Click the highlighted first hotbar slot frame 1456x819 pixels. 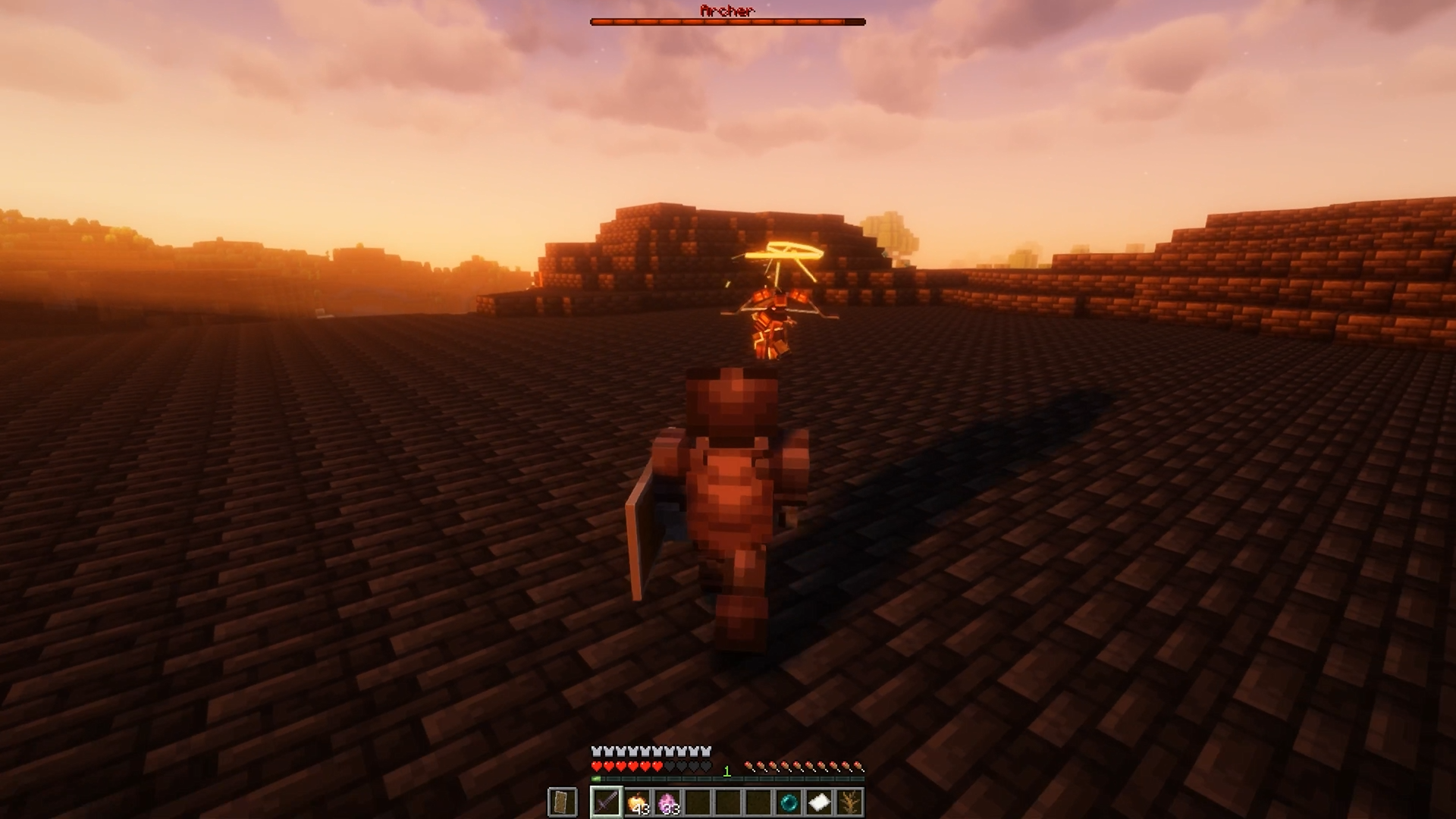pyautogui.click(x=607, y=802)
